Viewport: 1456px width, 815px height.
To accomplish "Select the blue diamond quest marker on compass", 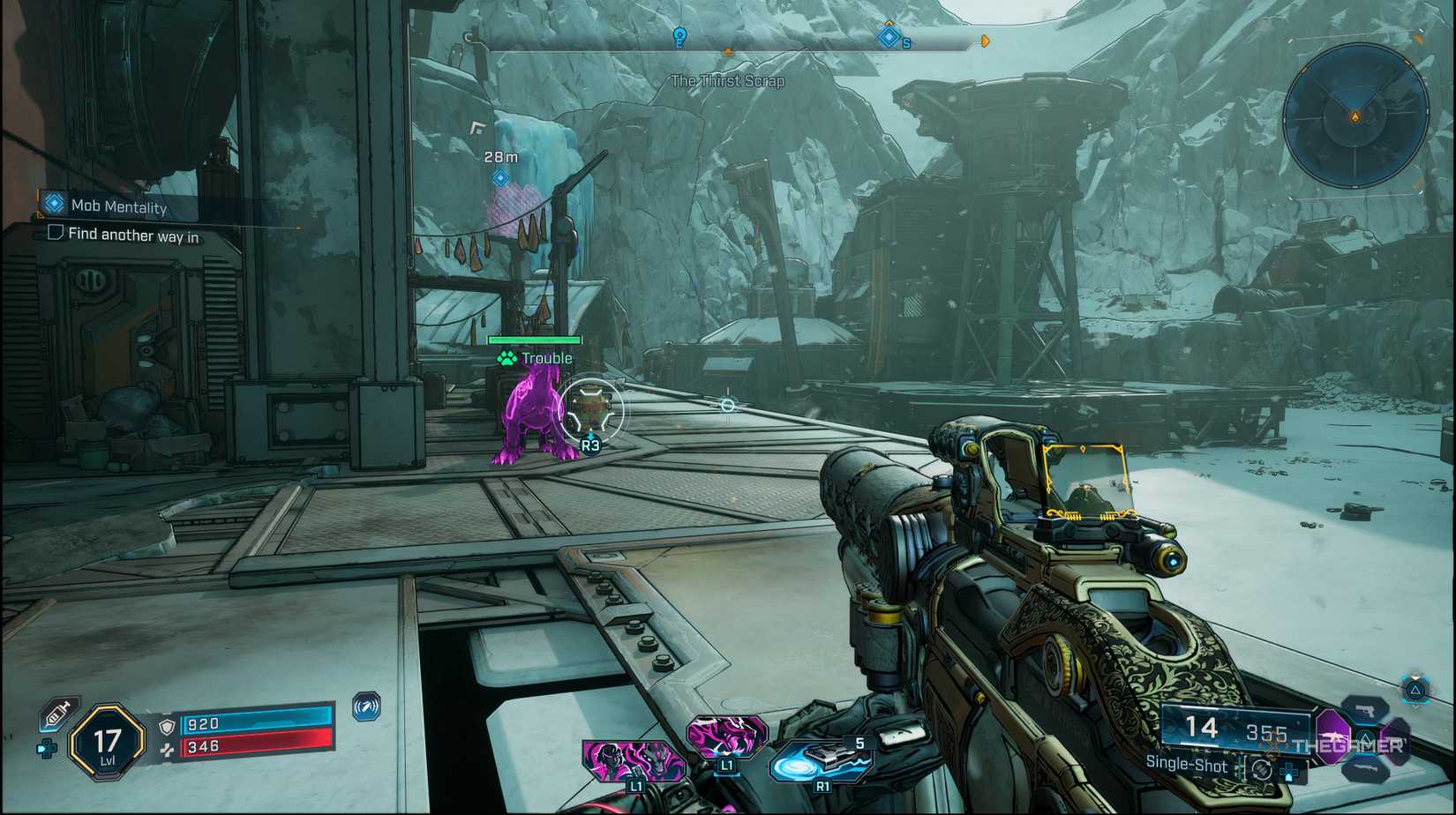I will point(889,37).
